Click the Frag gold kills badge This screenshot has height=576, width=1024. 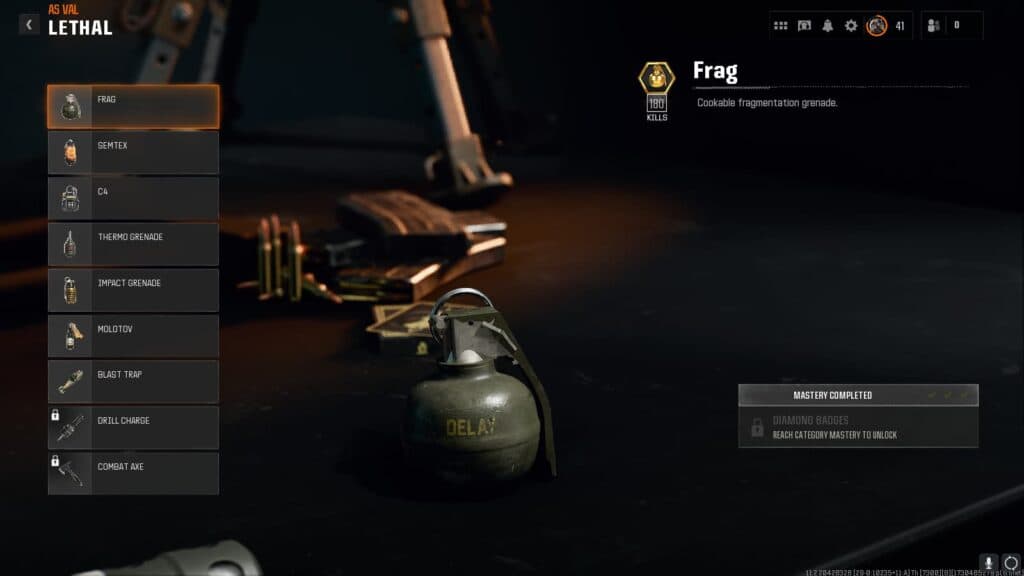pyautogui.click(x=657, y=78)
